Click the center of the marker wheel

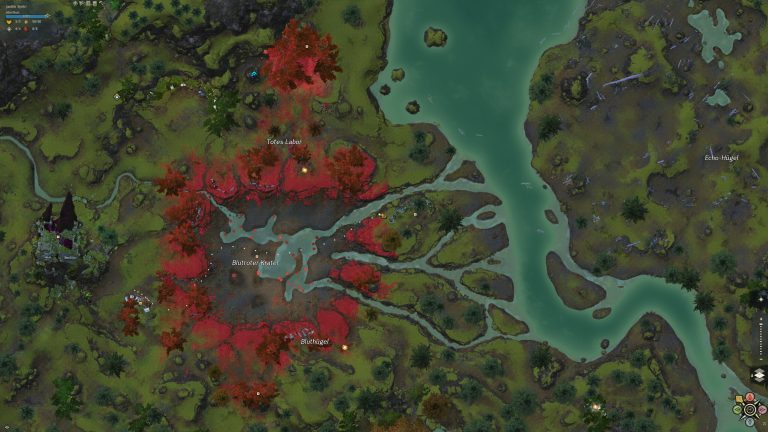click(x=750, y=409)
